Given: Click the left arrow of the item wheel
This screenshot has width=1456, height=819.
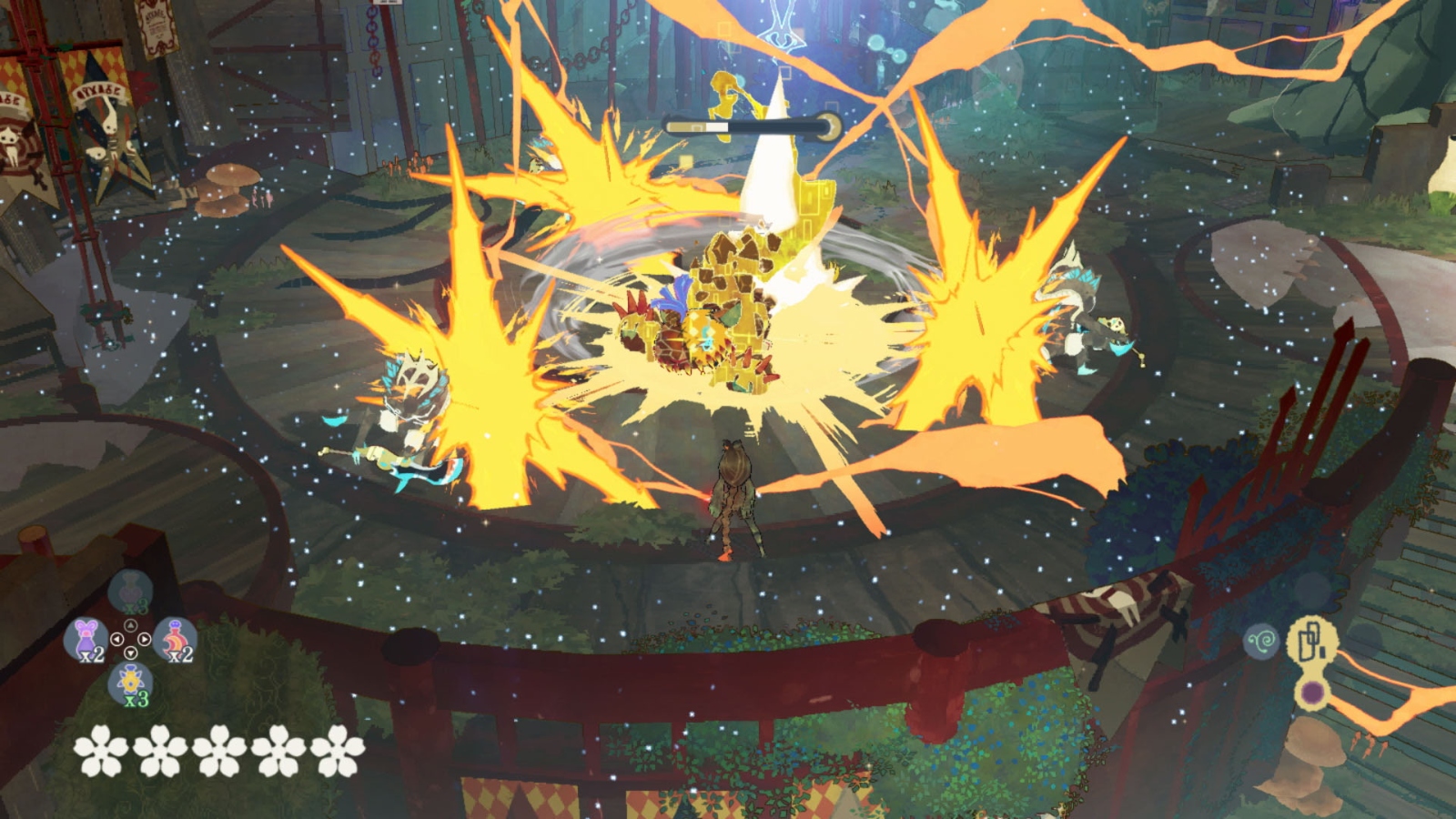Looking at the screenshot, I should coord(117,639).
